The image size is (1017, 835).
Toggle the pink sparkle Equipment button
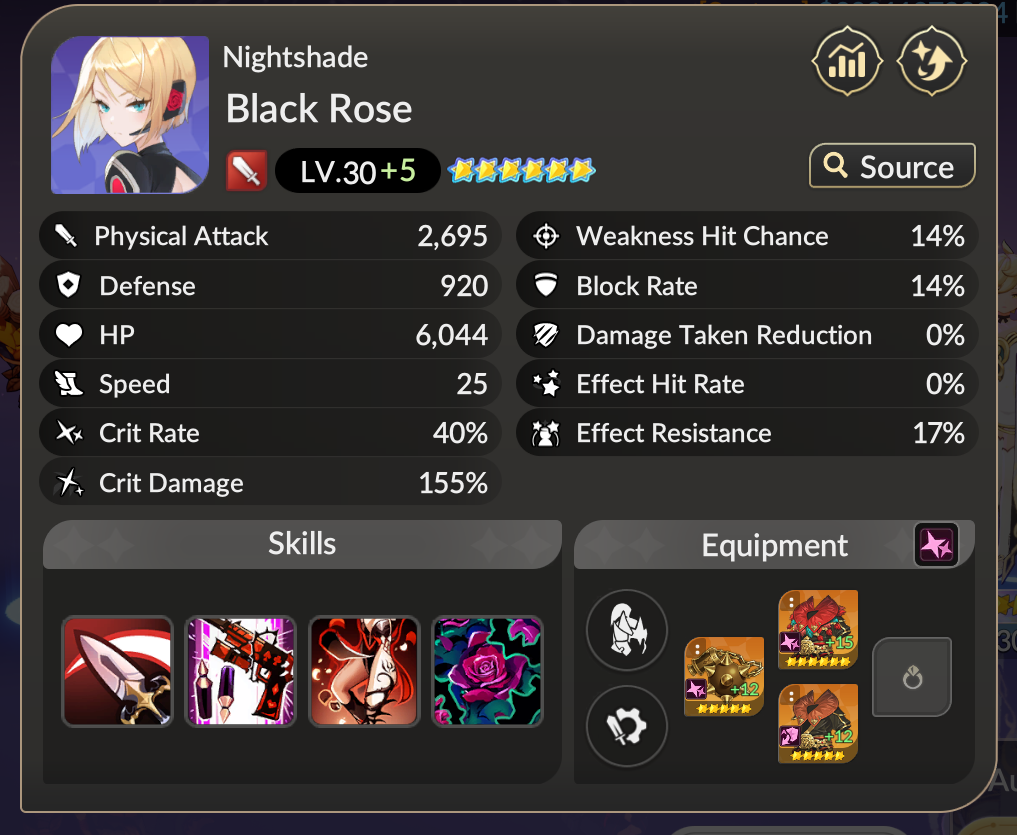click(x=936, y=545)
